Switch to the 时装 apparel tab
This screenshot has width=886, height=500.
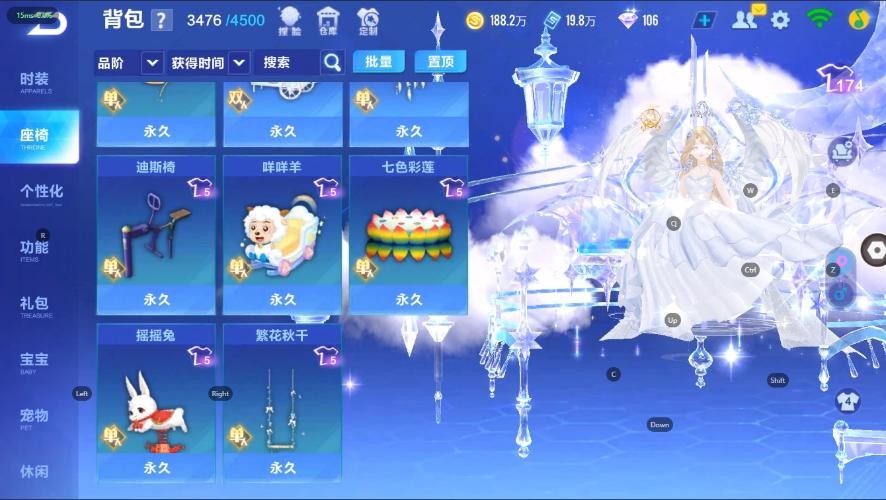(x=35, y=82)
